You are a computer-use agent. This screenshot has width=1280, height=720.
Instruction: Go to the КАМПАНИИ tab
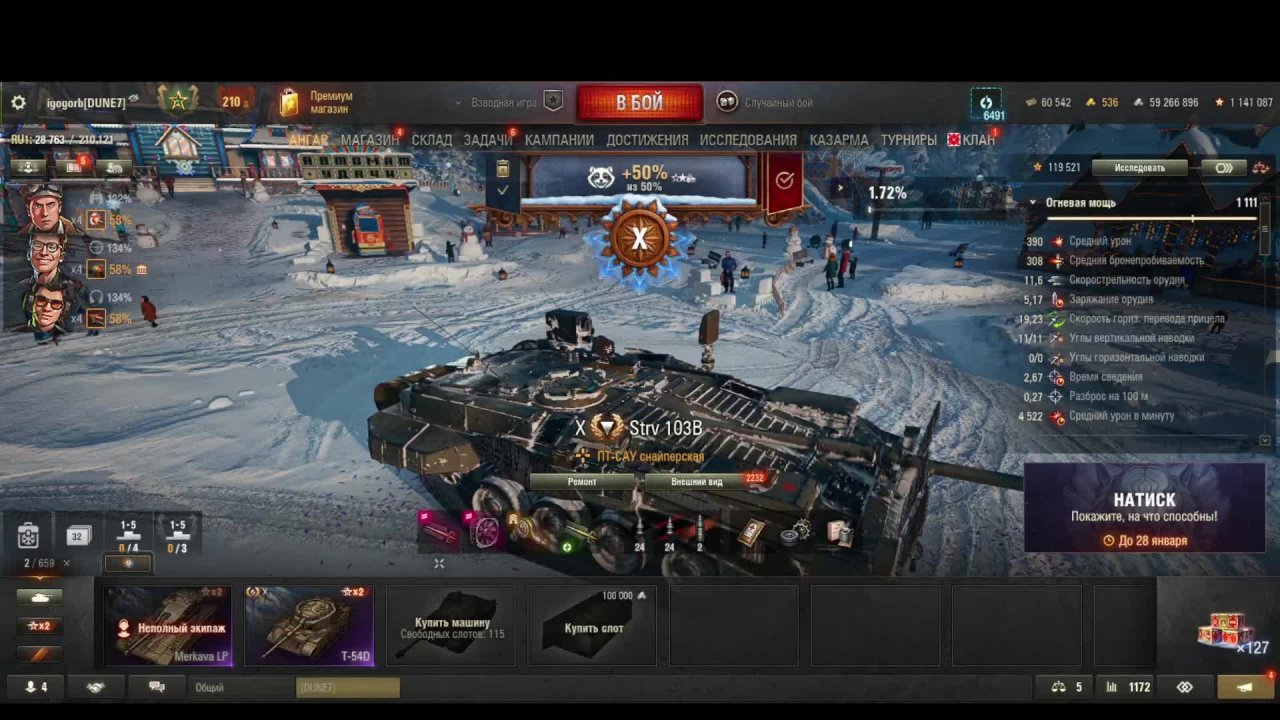pos(559,140)
